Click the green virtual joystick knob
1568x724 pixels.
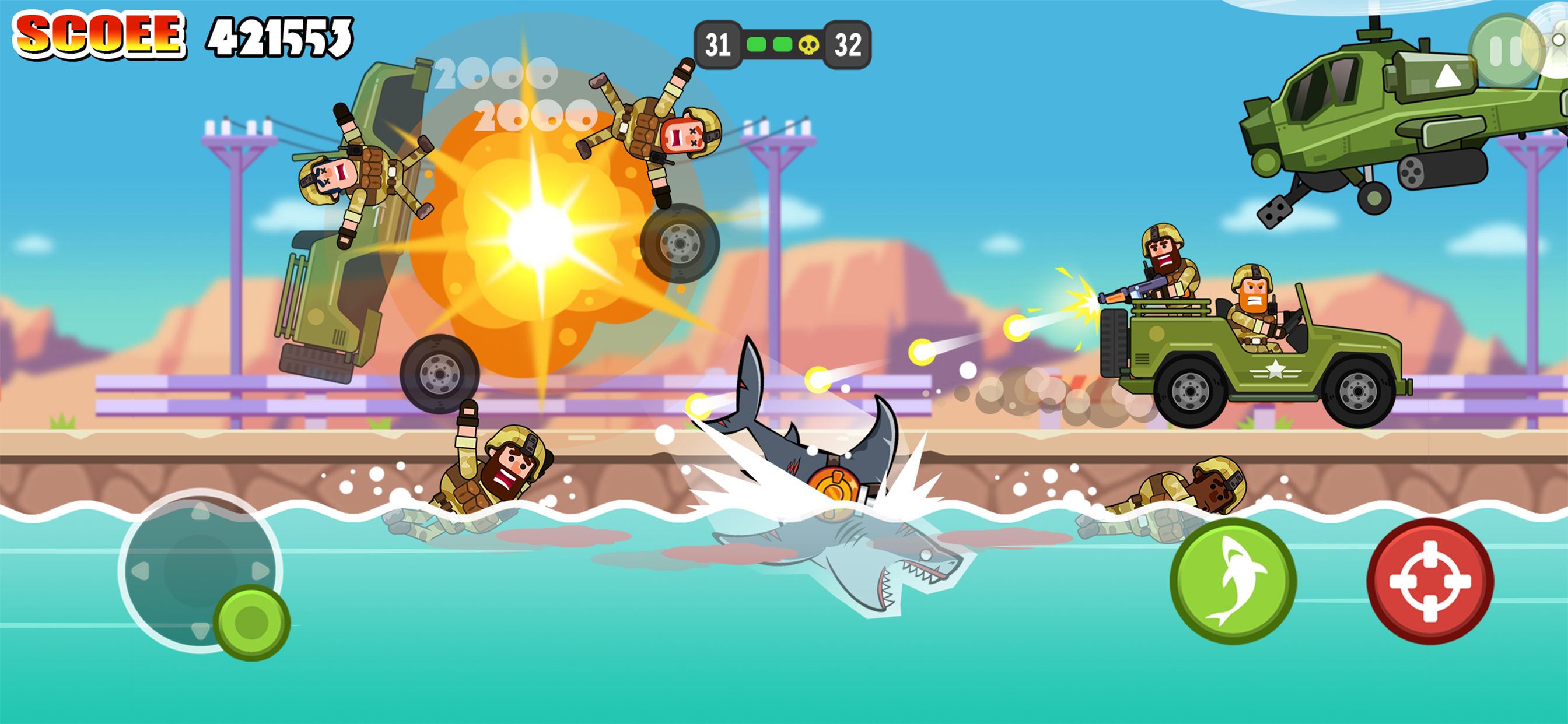tap(251, 623)
